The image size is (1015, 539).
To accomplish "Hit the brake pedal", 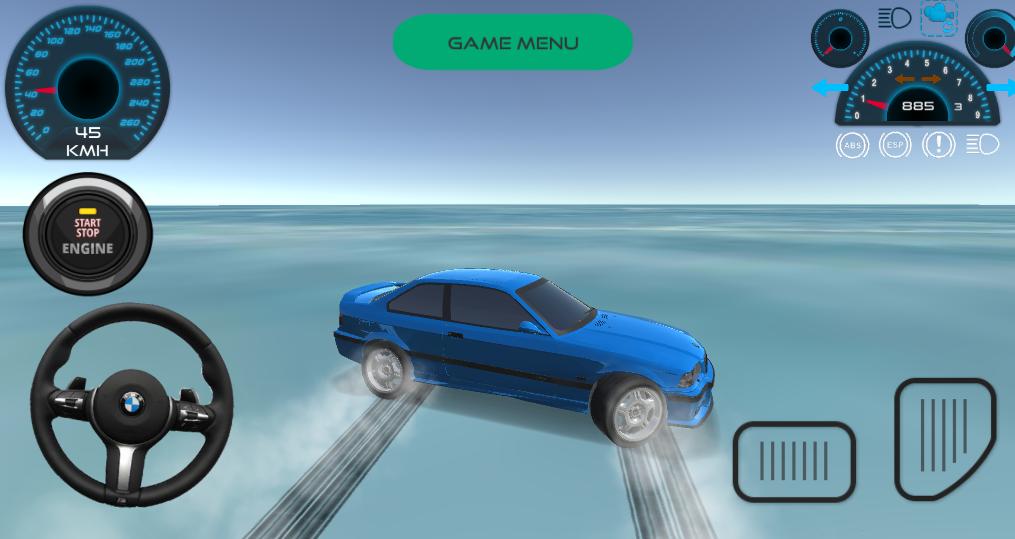I will pos(794,461).
